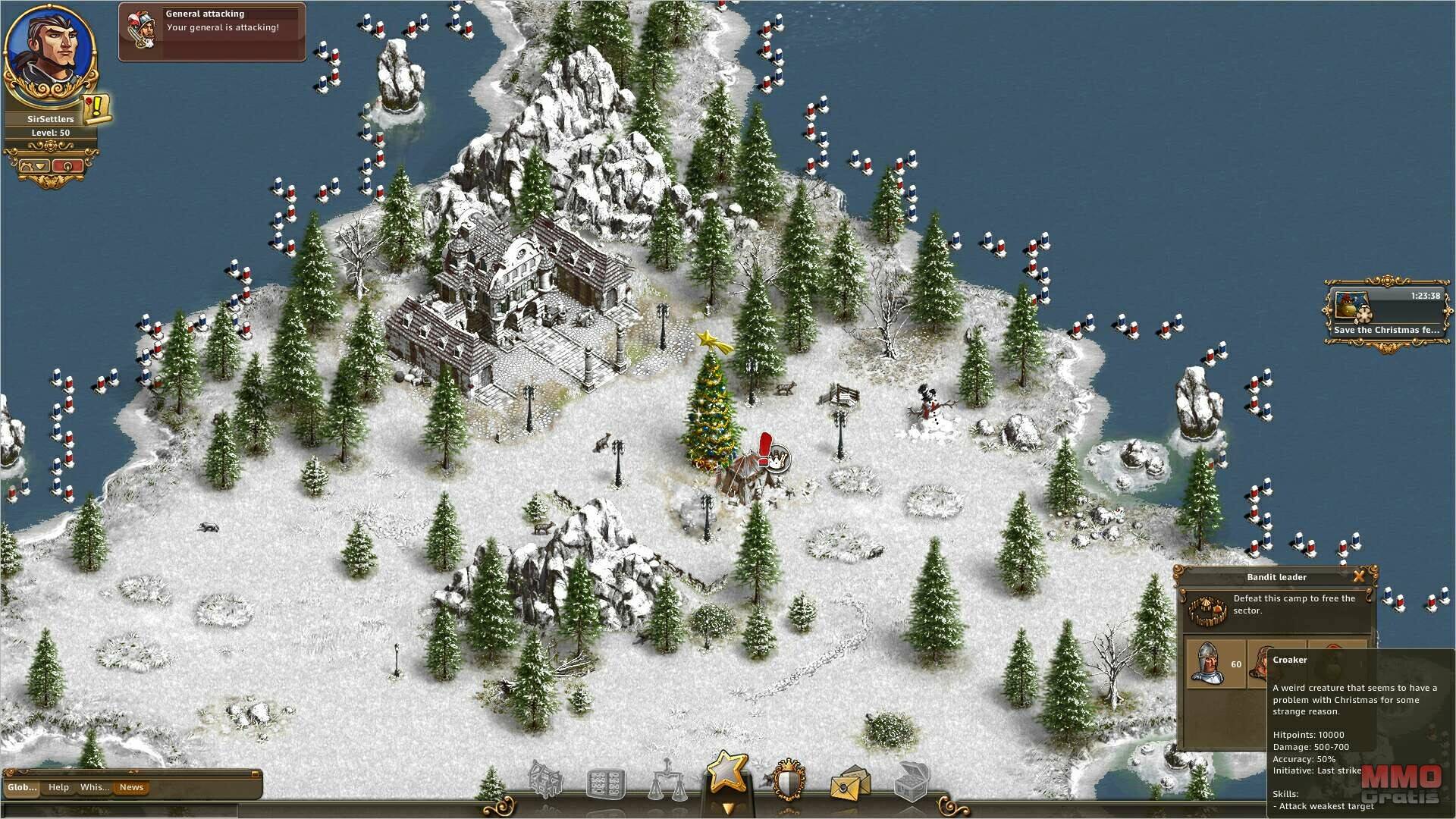The image size is (1456, 819).
Task: Open the economy overview abacus icon
Action: coord(606,783)
